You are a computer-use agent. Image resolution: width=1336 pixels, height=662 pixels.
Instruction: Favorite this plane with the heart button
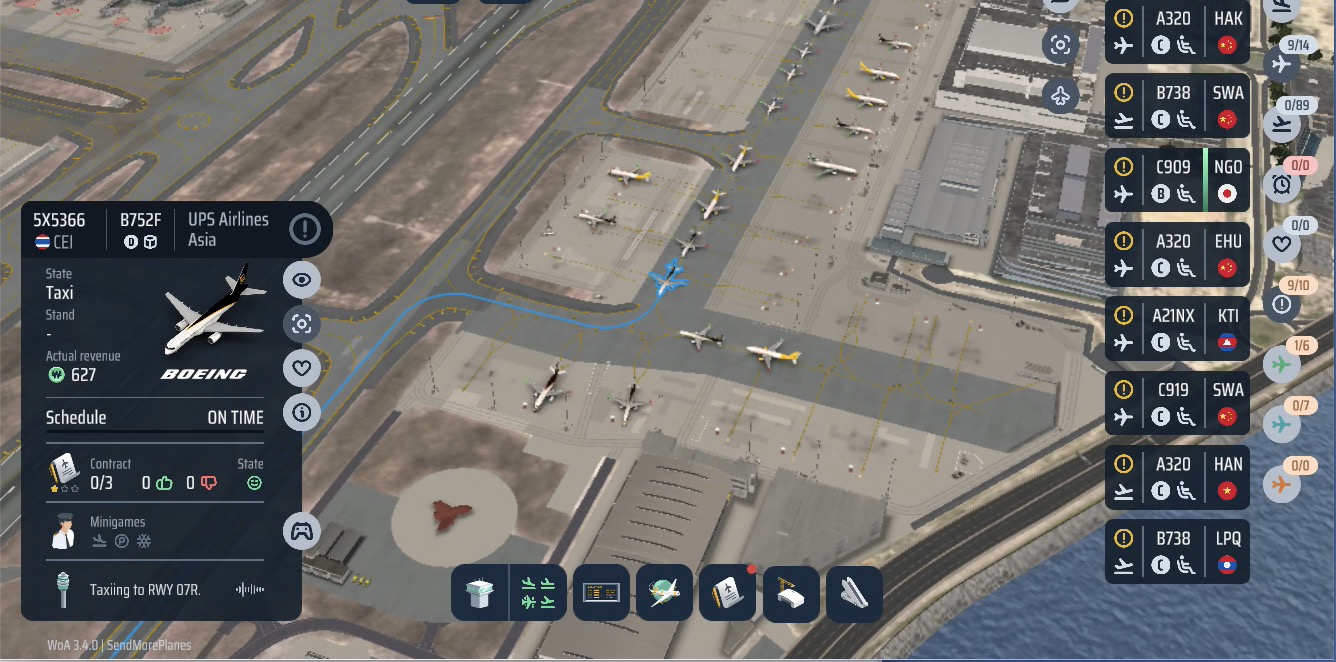[x=302, y=368]
